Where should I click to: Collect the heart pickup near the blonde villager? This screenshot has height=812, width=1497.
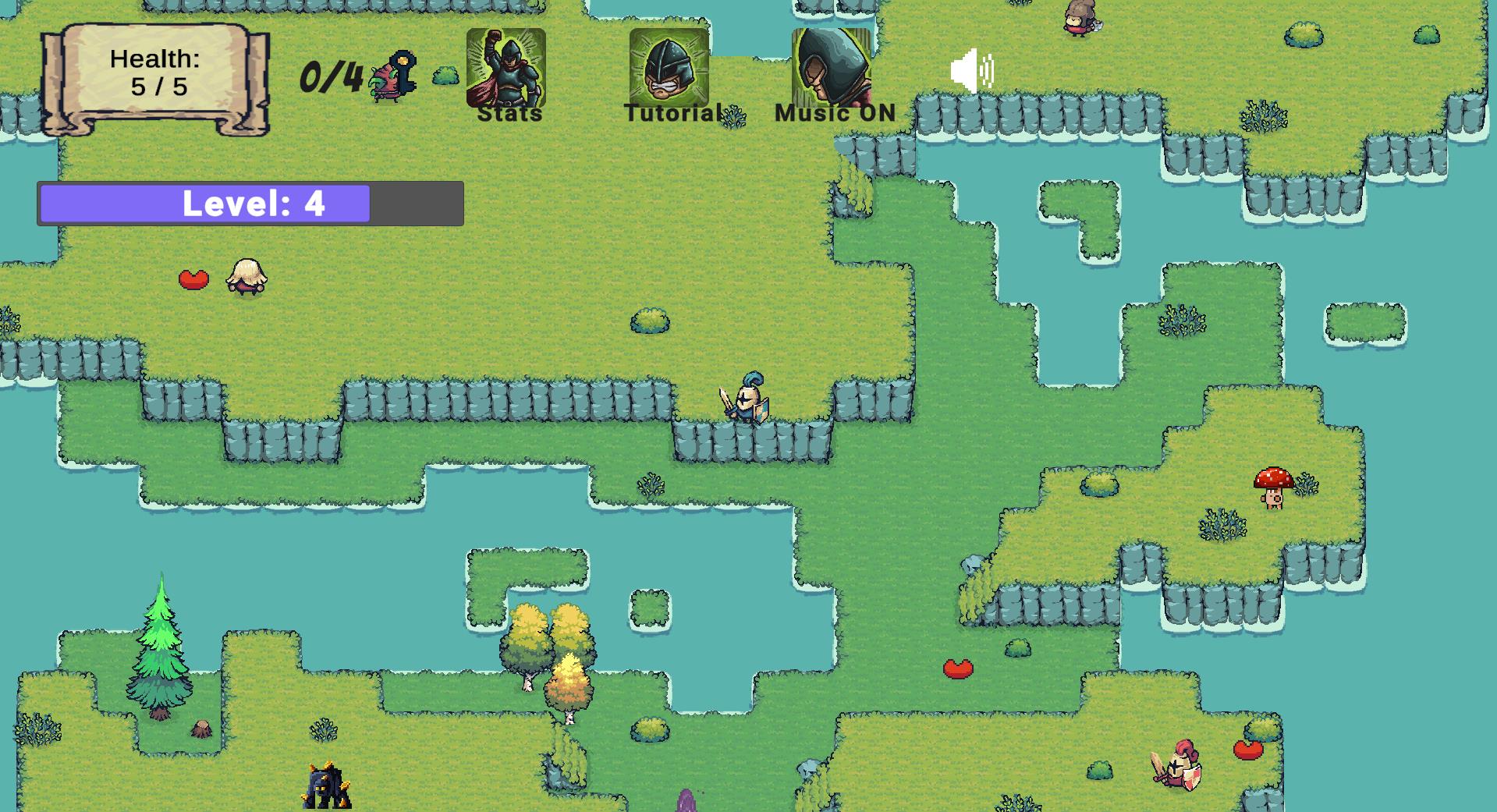pyautogui.click(x=193, y=279)
